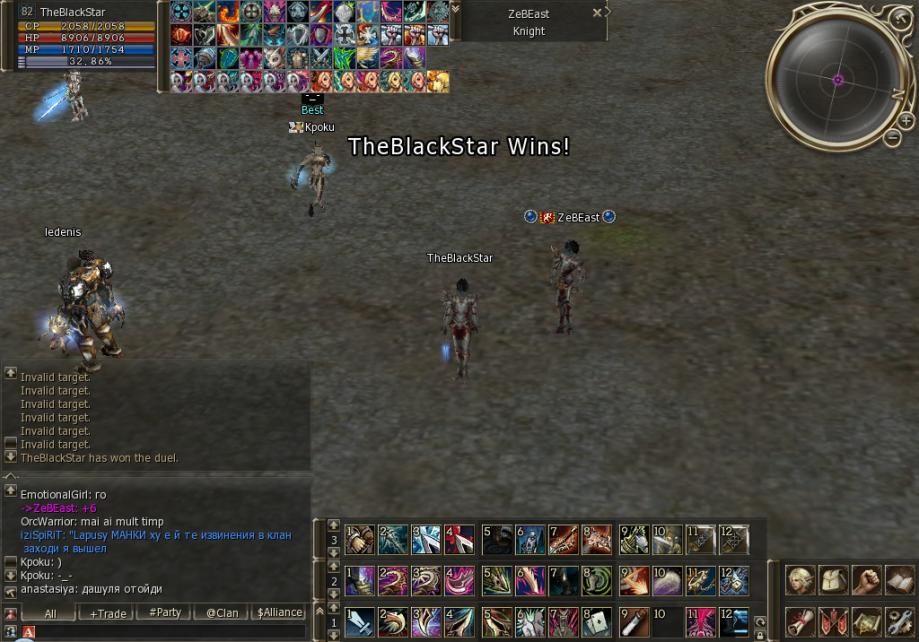
Task: Open the #Party chat tab
Action: click(165, 613)
